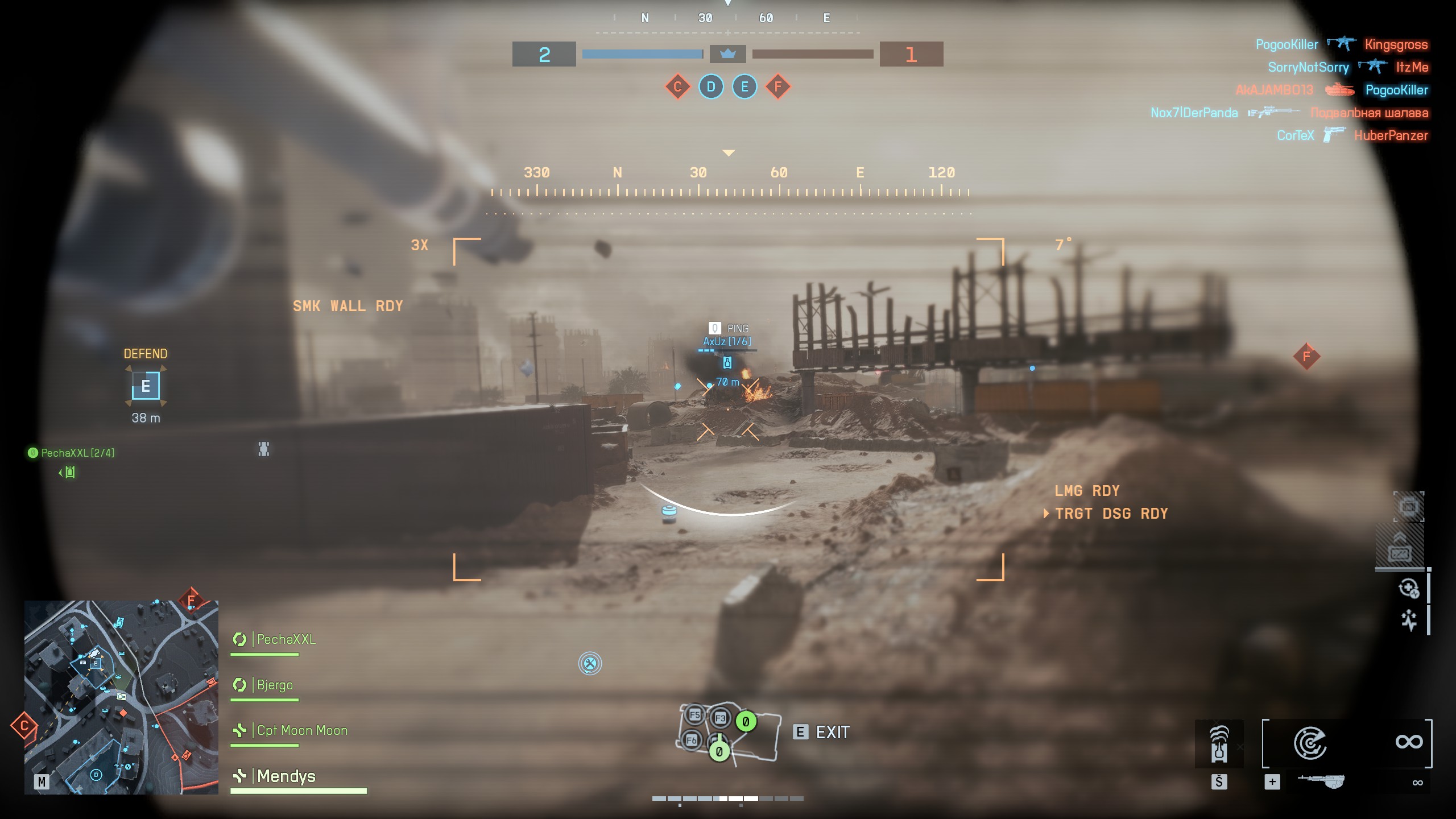Click the PogooKiller Kingsgross kill feed row
The height and width of the screenshot is (819, 1456).
click(1342, 44)
